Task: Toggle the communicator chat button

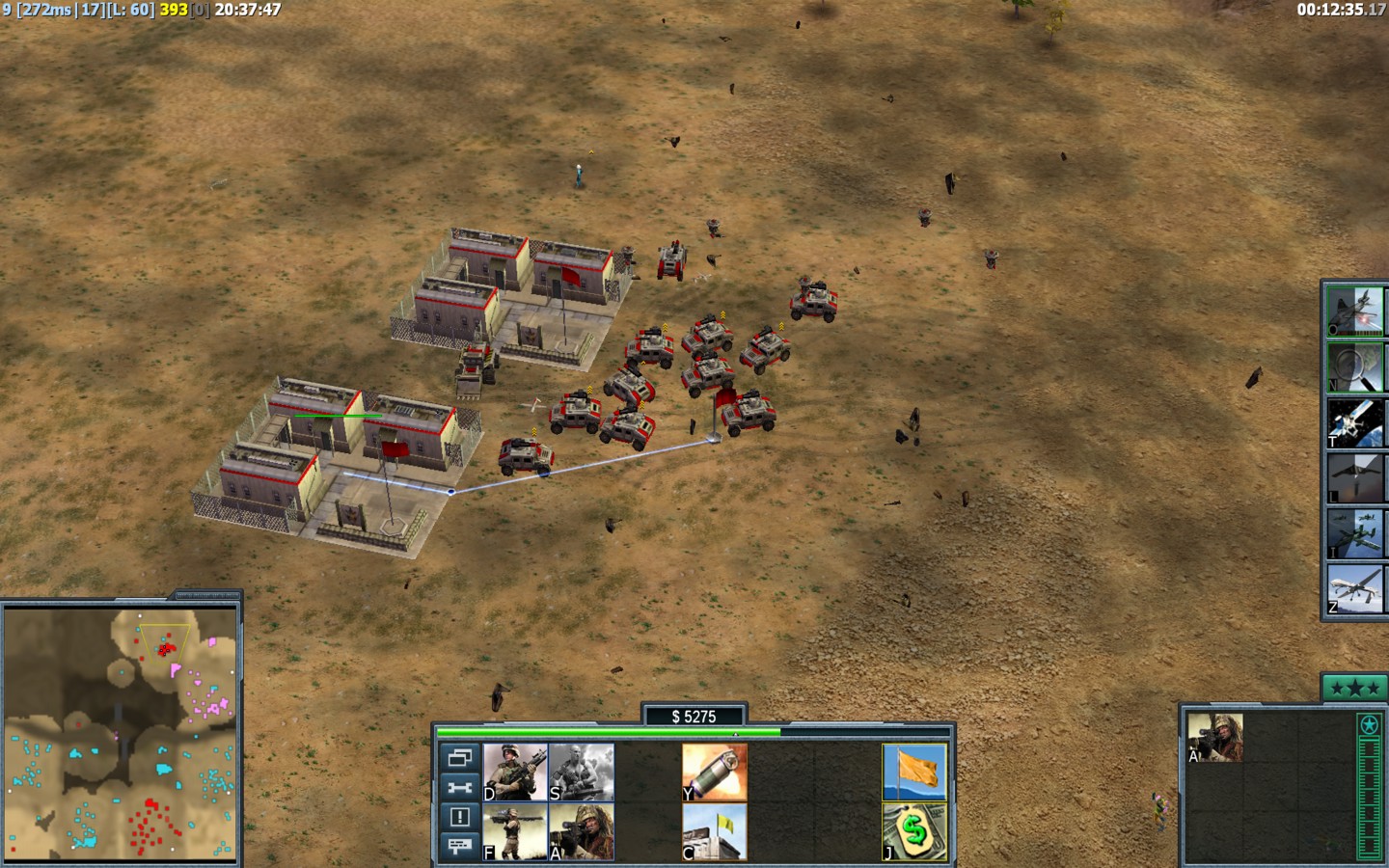Action: coord(460,846)
